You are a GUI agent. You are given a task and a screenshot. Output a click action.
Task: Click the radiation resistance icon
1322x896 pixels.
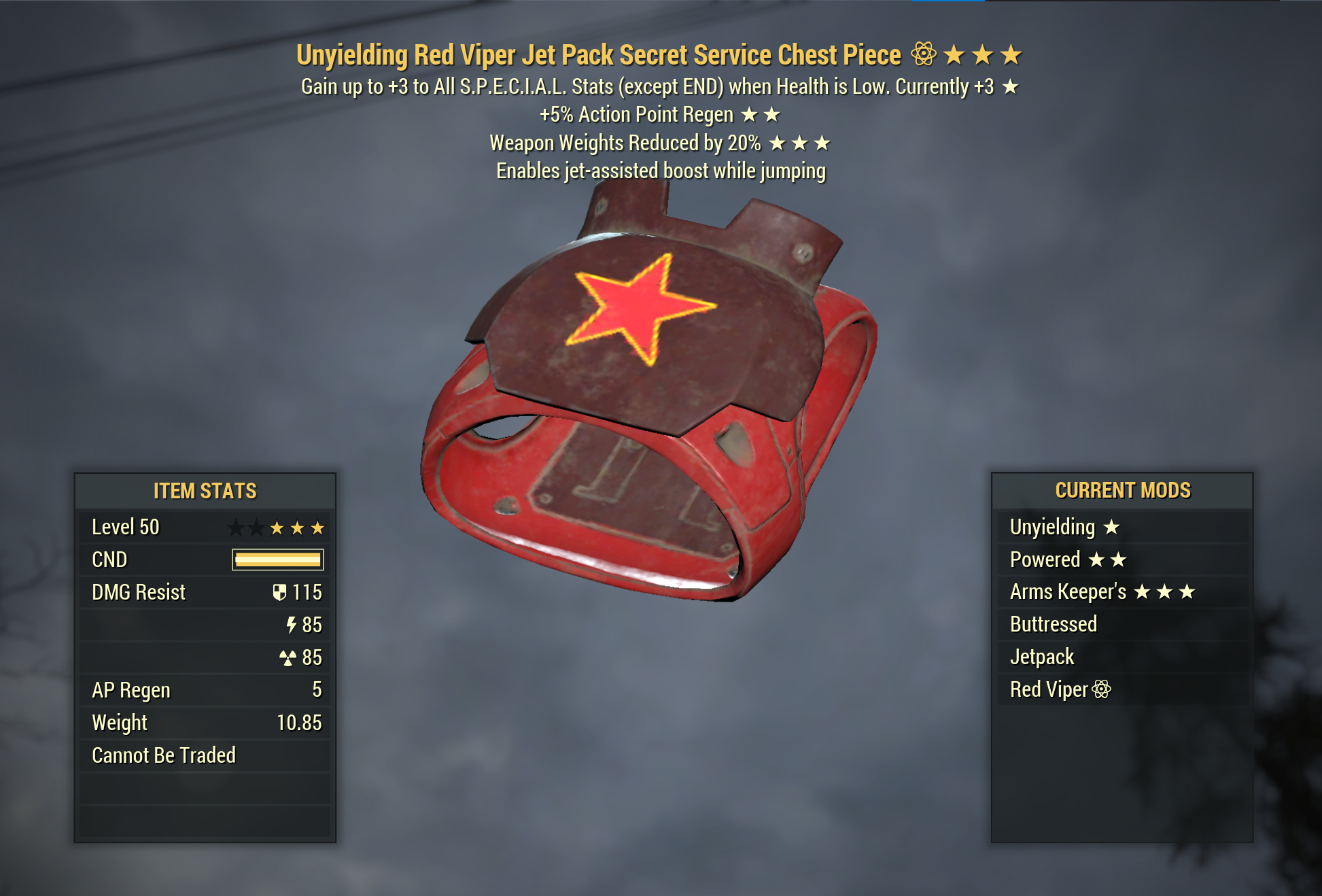289,657
